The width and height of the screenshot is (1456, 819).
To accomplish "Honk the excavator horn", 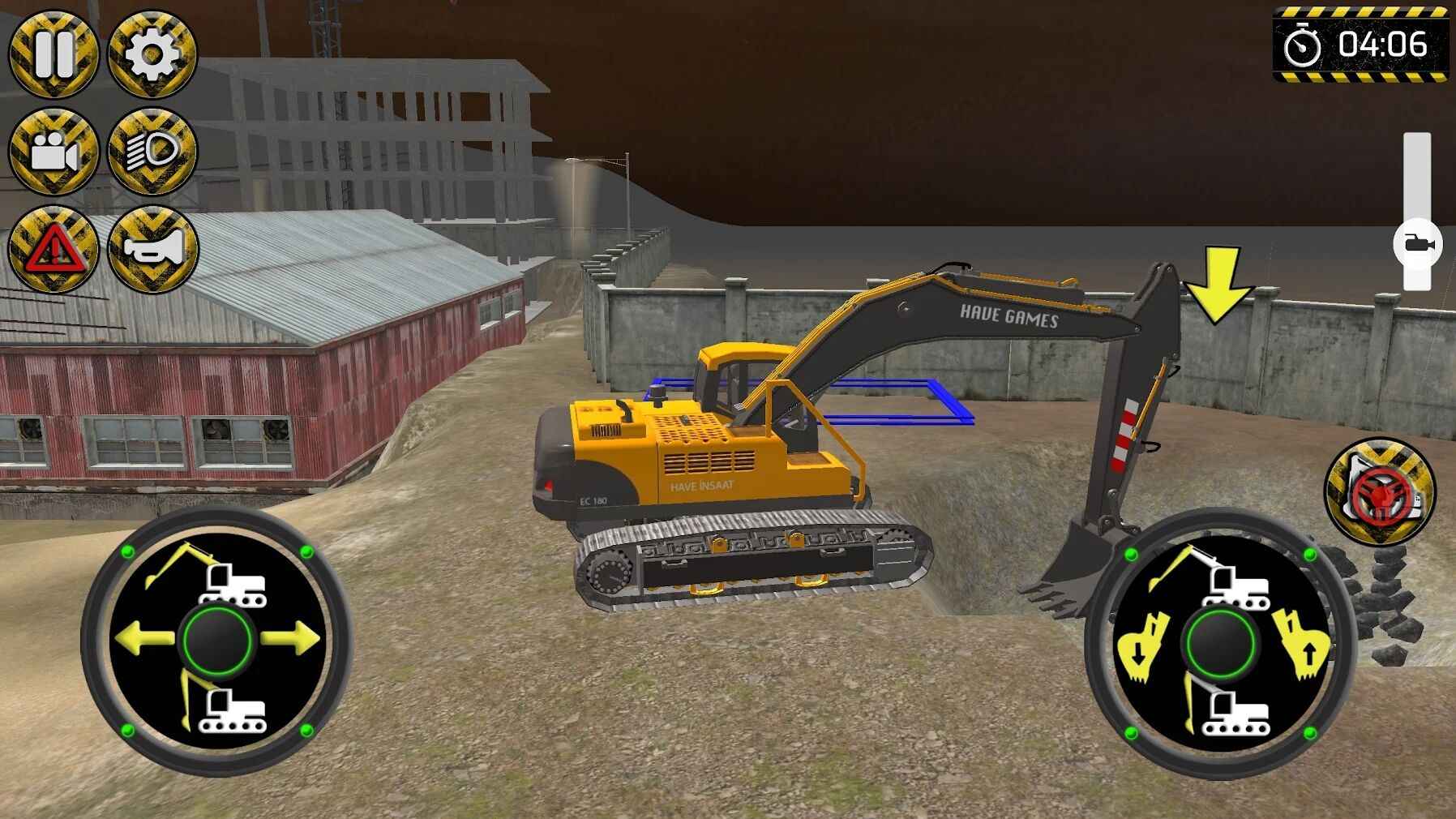I will click(x=150, y=246).
